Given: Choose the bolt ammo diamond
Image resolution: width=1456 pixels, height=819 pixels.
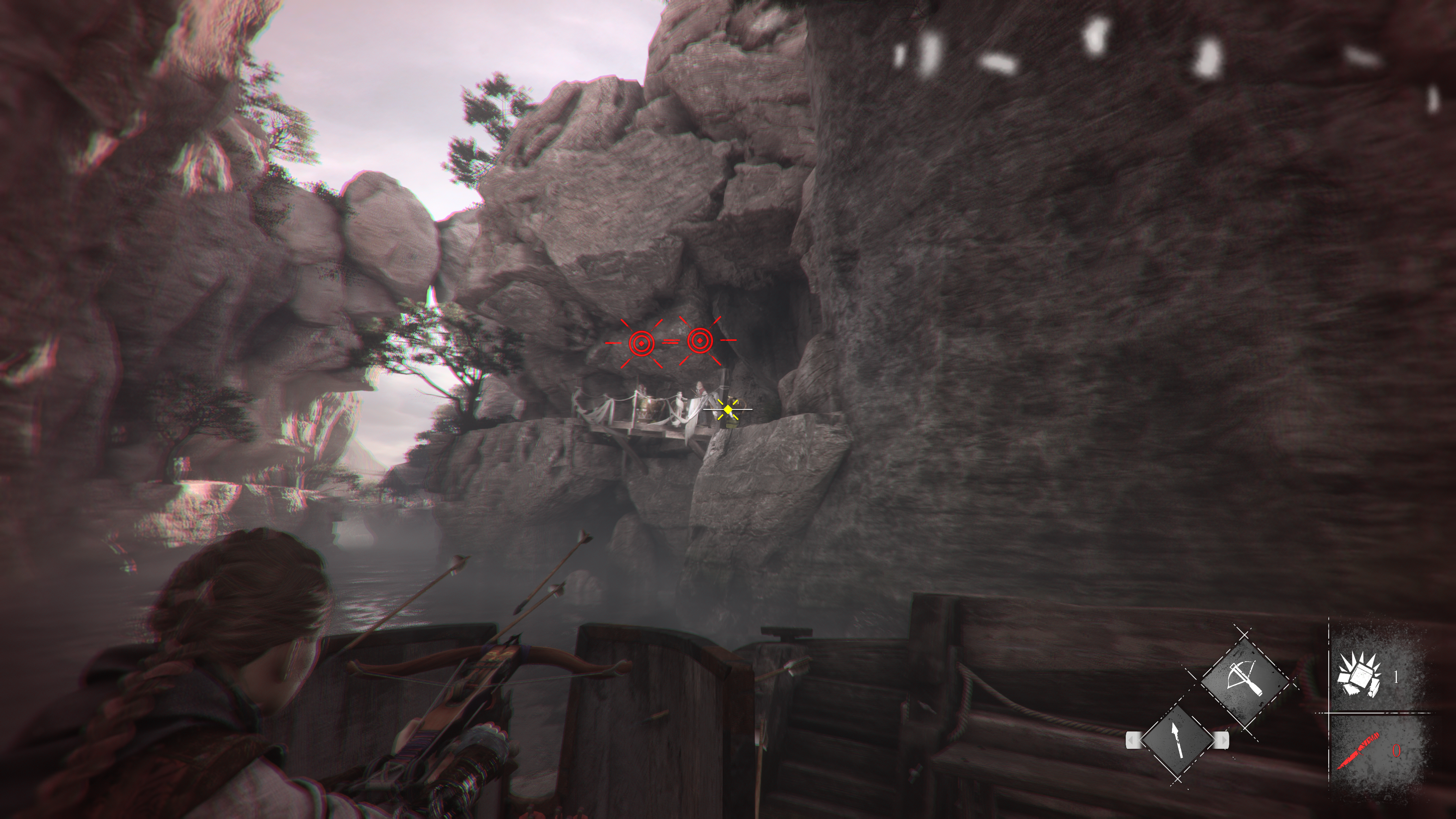Looking at the screenshot, I should point(1178,740).
